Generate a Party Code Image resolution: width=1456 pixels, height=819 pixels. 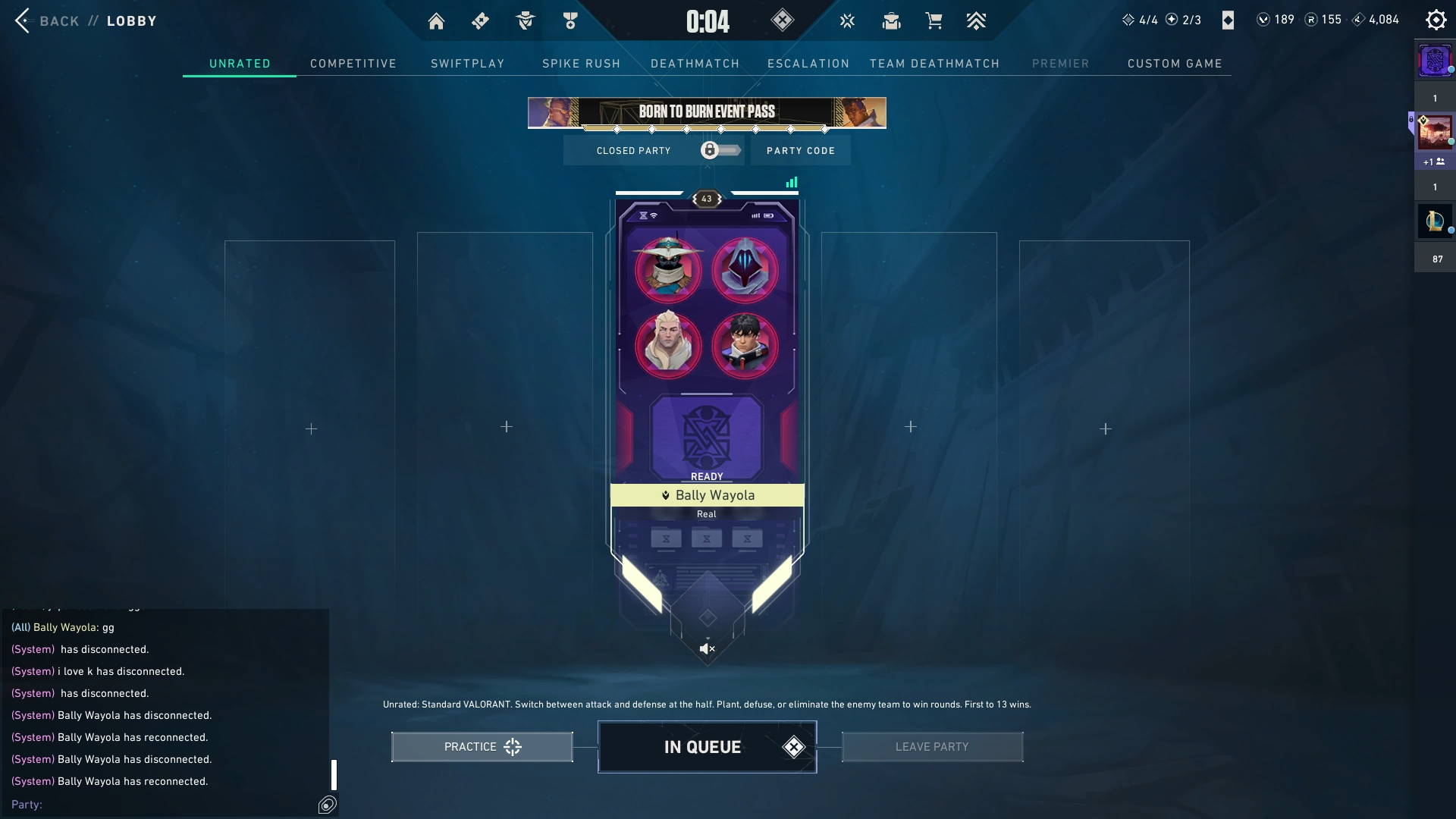(800, 151)
